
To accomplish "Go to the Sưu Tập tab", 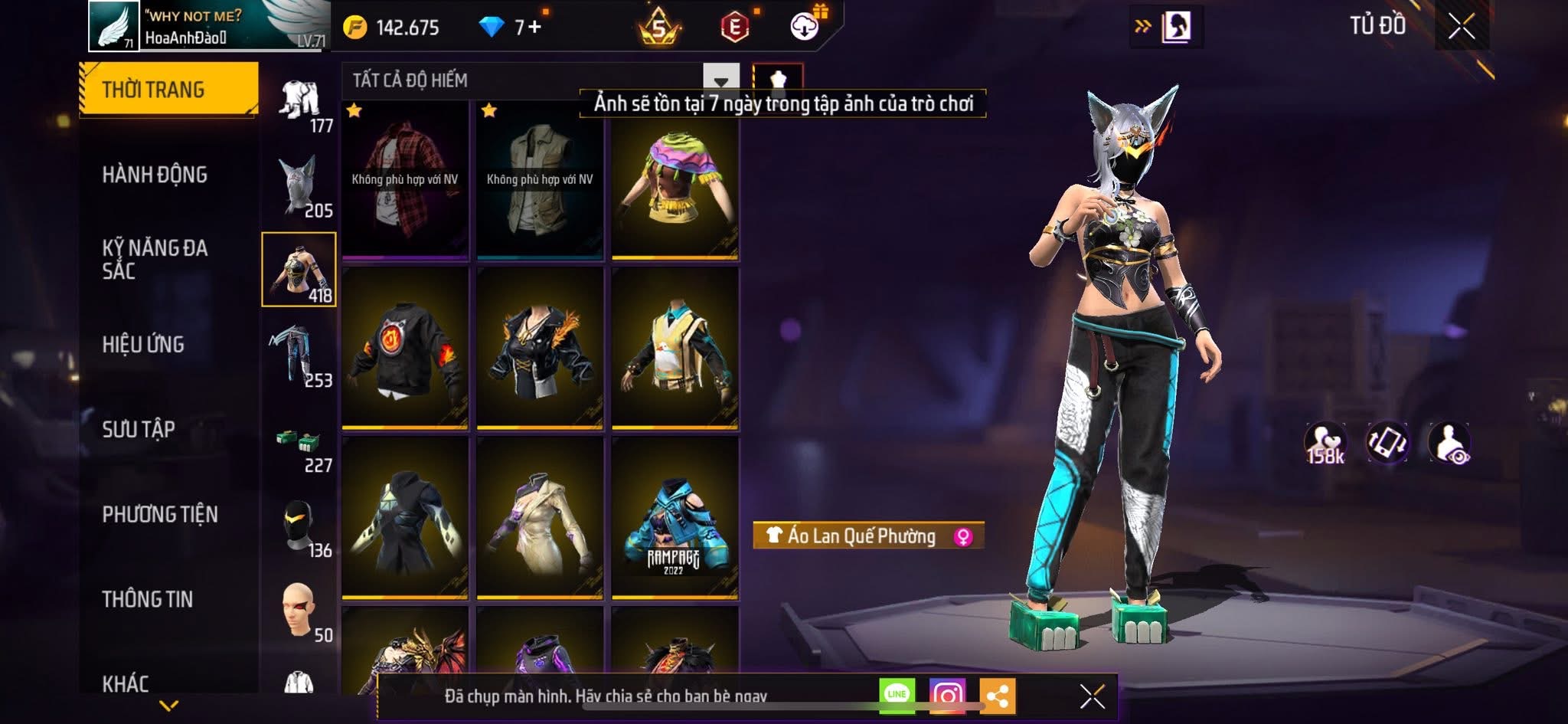I will point(139,429).
